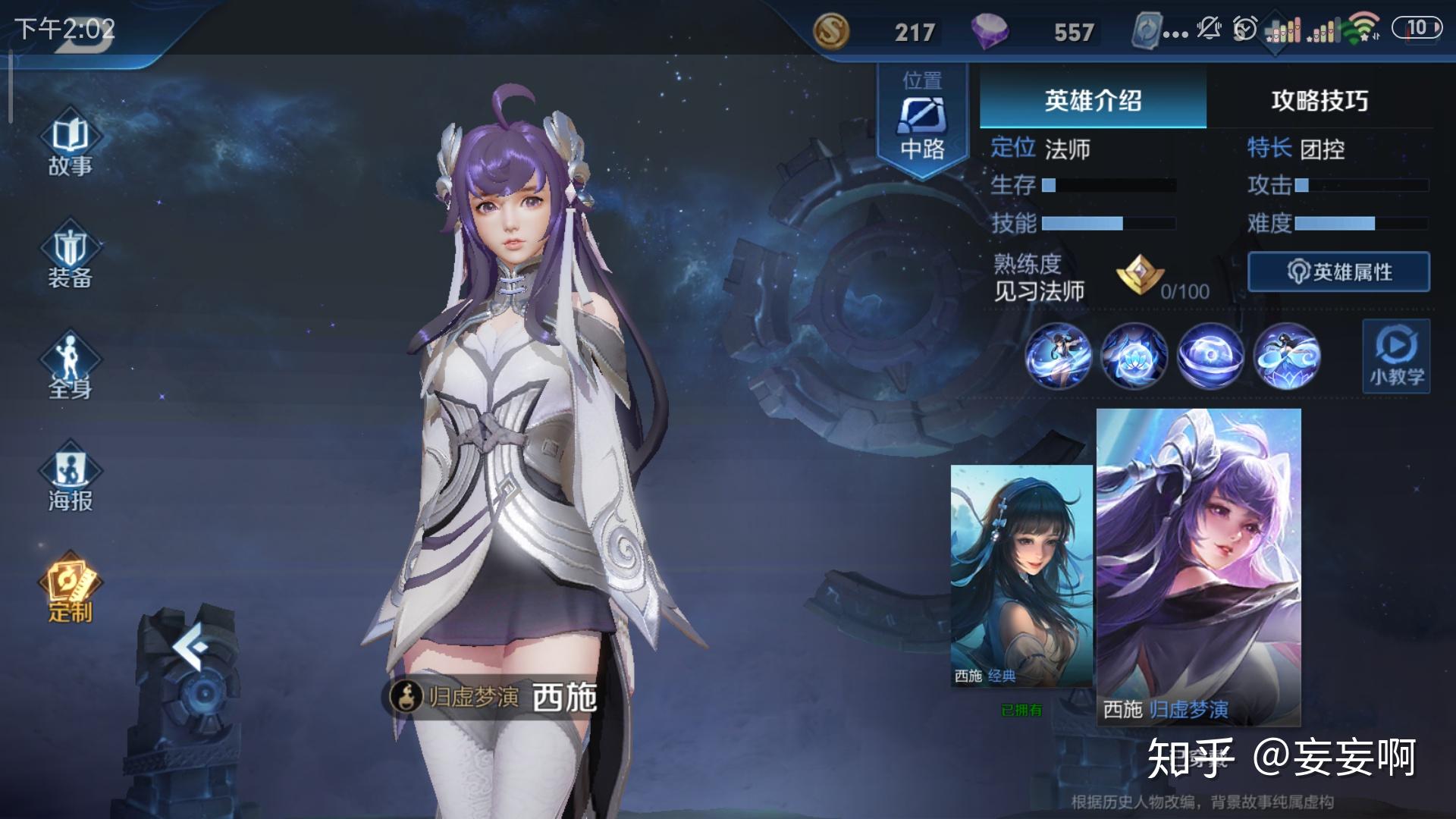1456x819 pixels.
Task: Click the gold coin currency icon
Action: pos(831,32)
